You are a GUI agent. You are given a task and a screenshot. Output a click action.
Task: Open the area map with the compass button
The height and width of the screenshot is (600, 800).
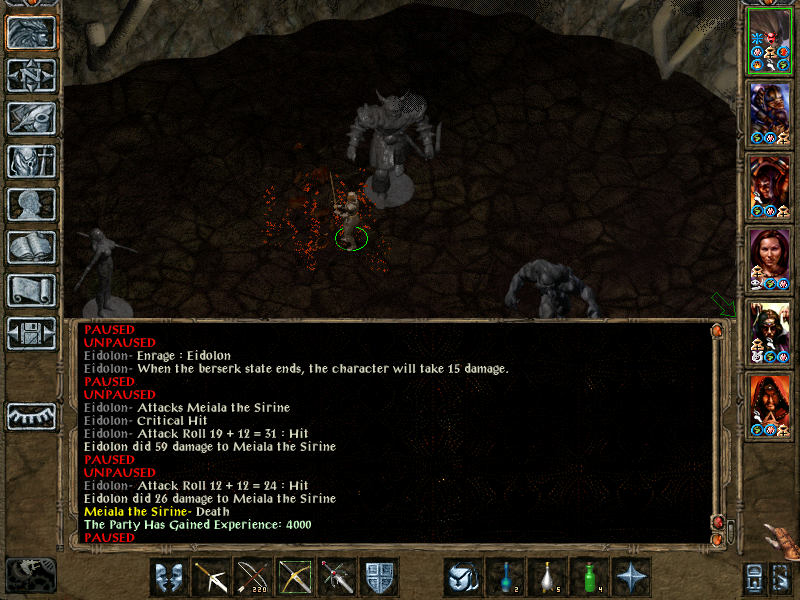point(31,76)
